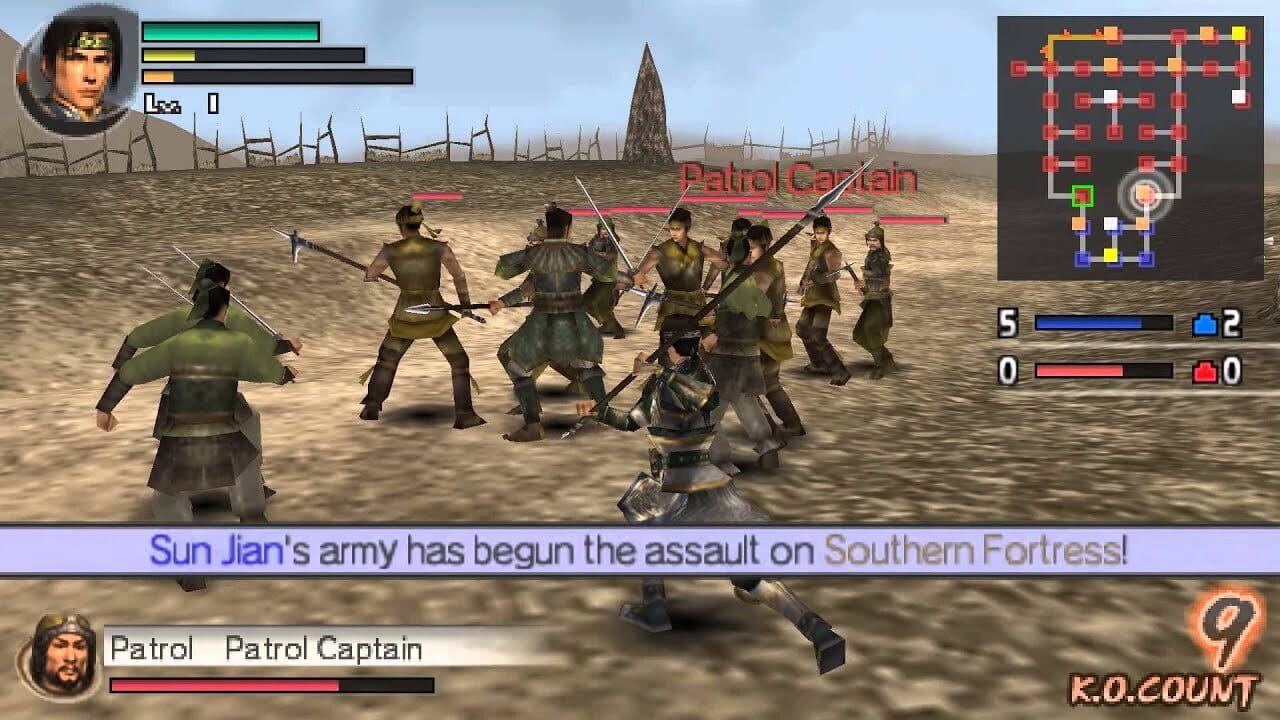This screenshot has width=1280, height=720.
Task: Click a blue allied base square on the minimap
Action: coord(1083,256)
